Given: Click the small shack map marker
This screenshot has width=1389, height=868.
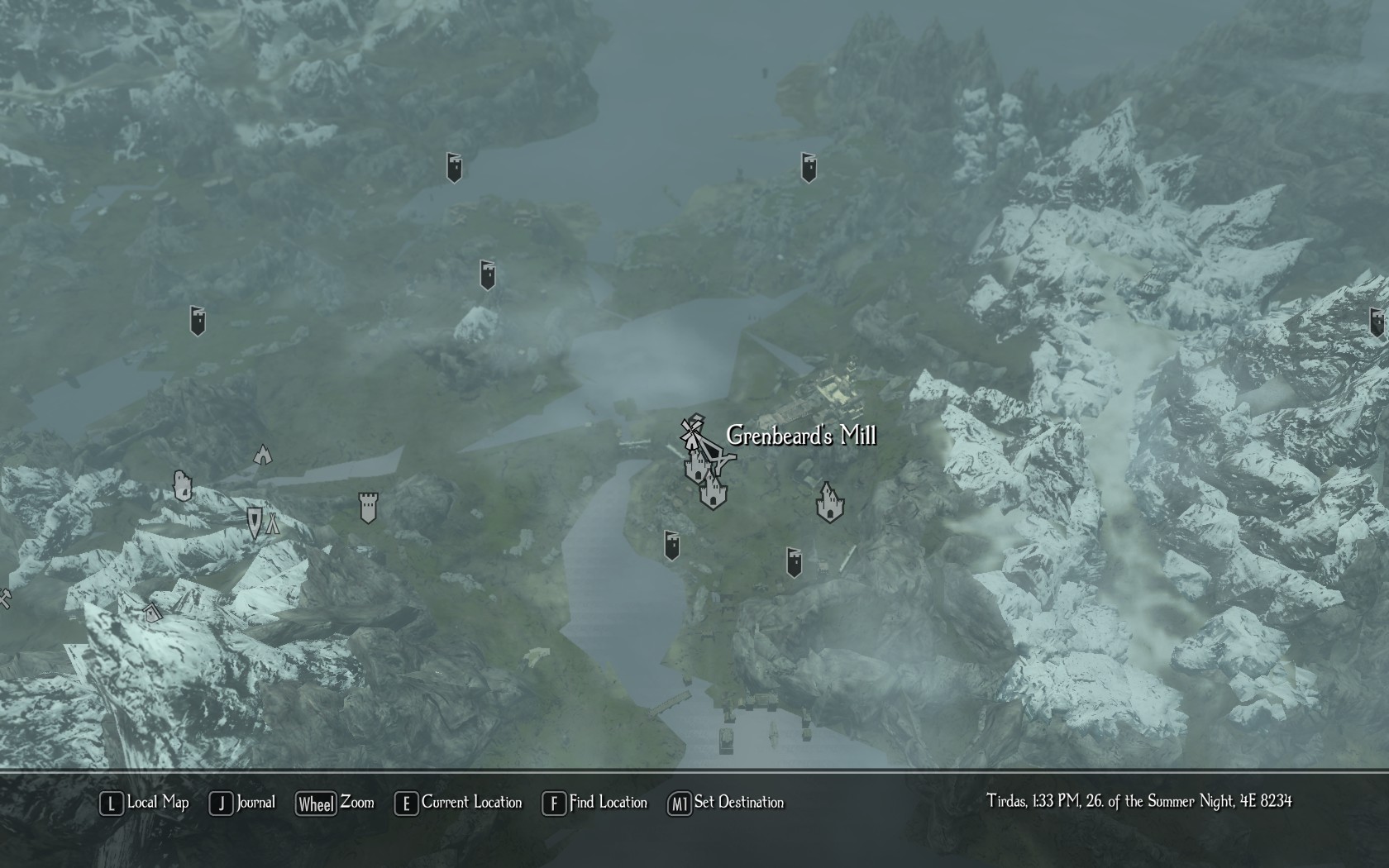Looking at the screenshot, I should (151, 613).
